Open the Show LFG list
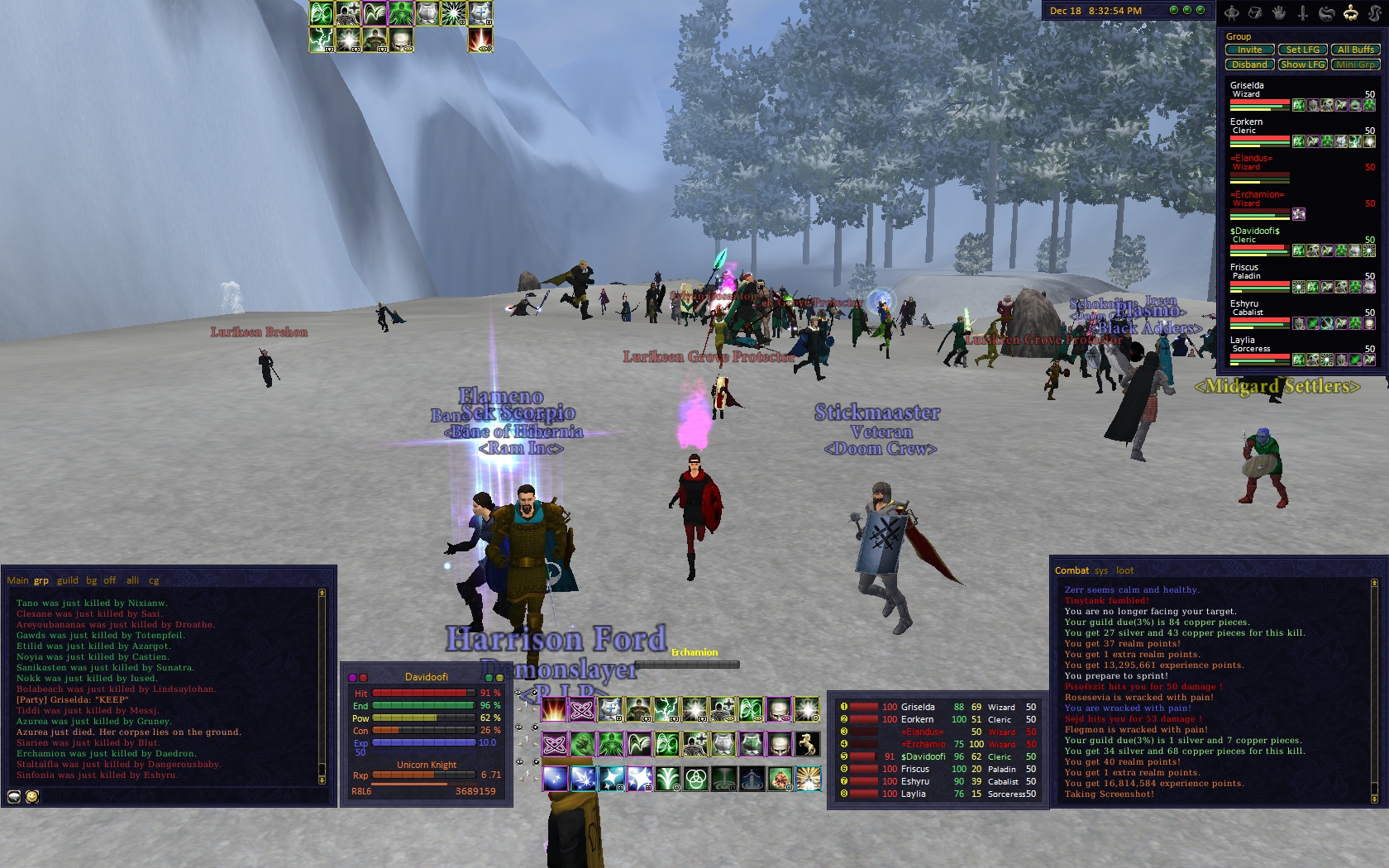The width and height of the screenshot is (1389, 868). [1302, 64]
